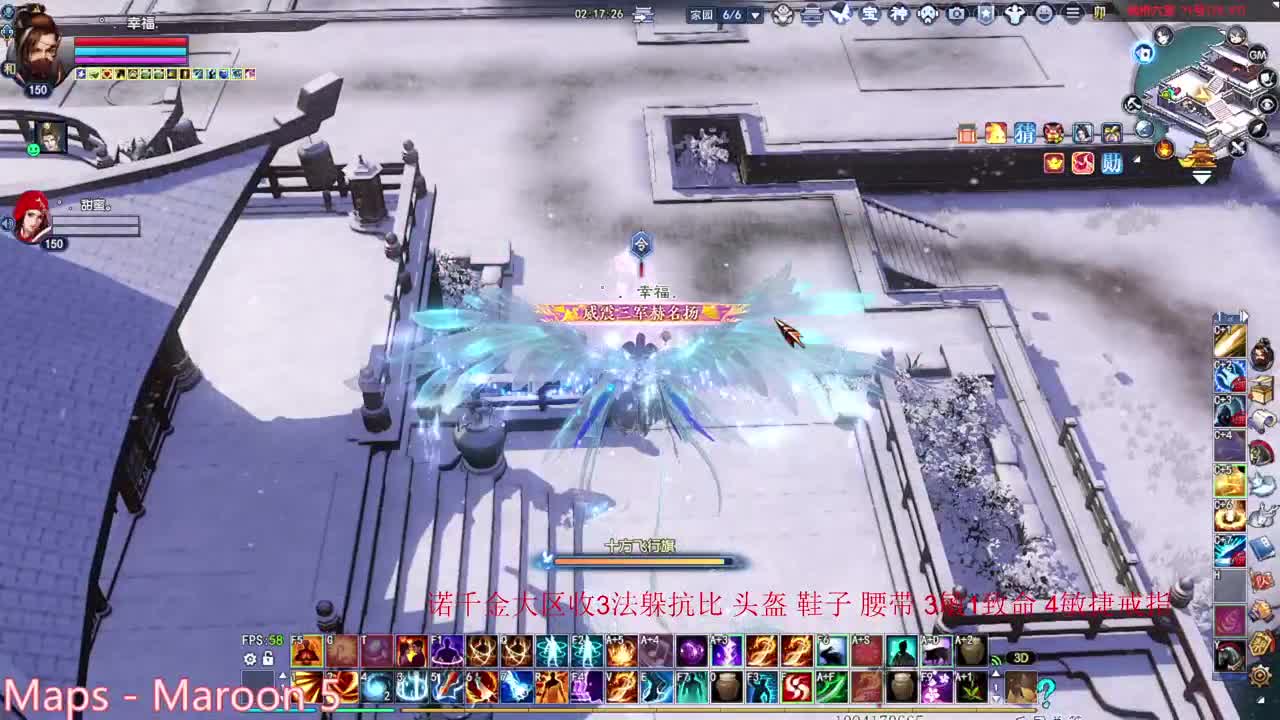
Task: Click the 神 deity icon in the top toolbar
Action: [x=901, y=13]
